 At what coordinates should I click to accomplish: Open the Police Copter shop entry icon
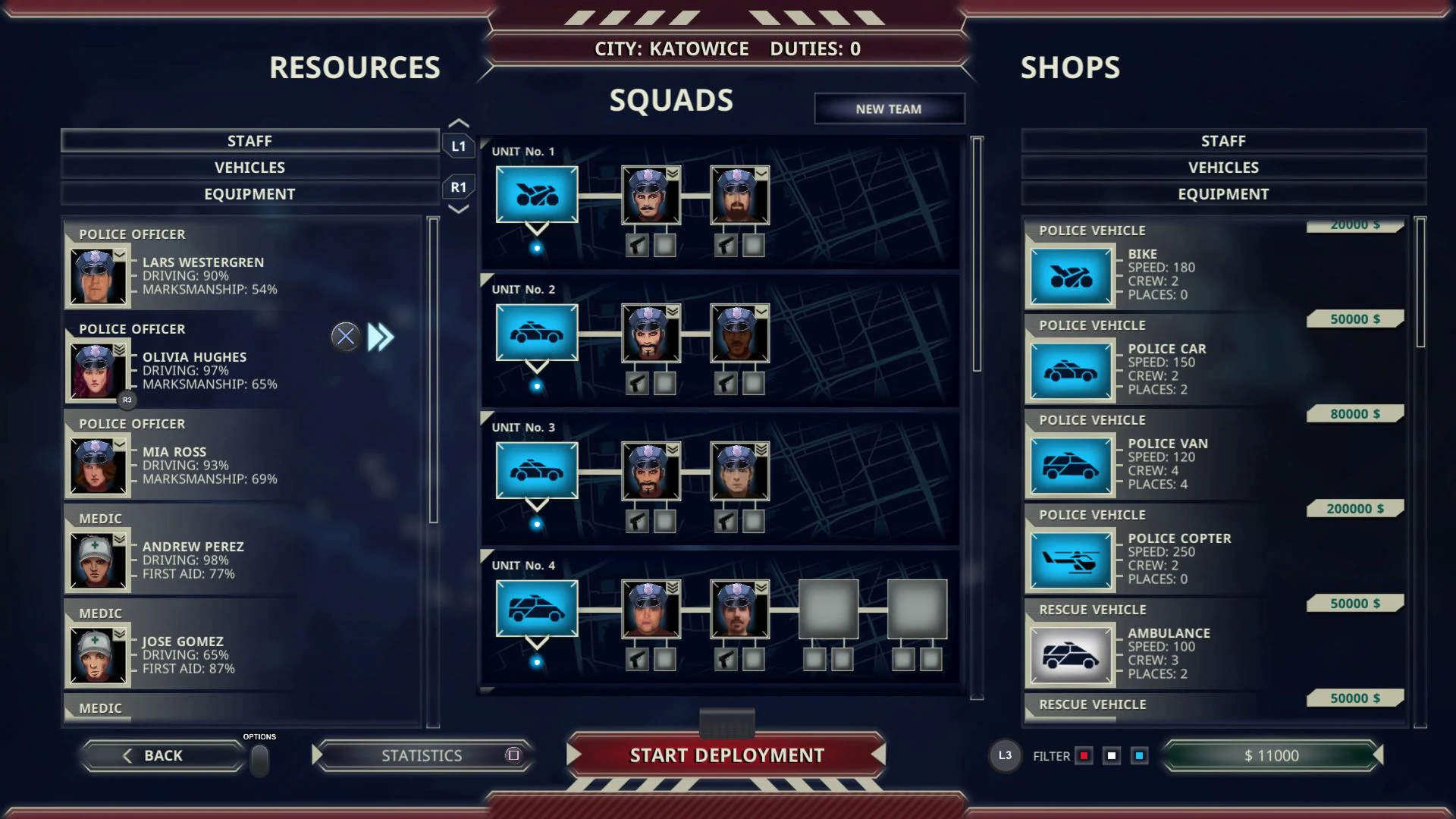coord(1070,559)
